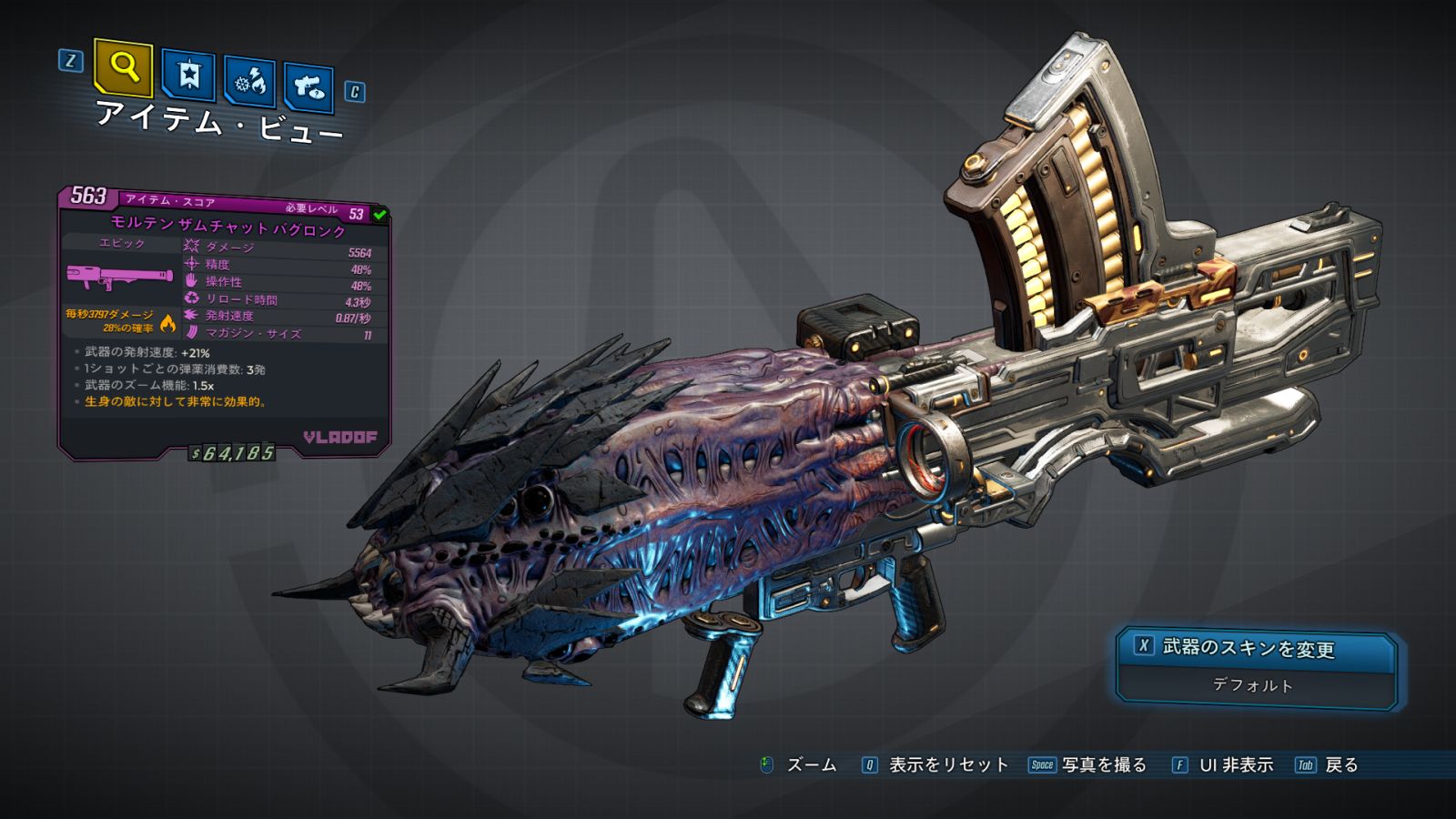Open the gear and flame tab
This screenshot has width=1456, height=819.
(250, 83)
